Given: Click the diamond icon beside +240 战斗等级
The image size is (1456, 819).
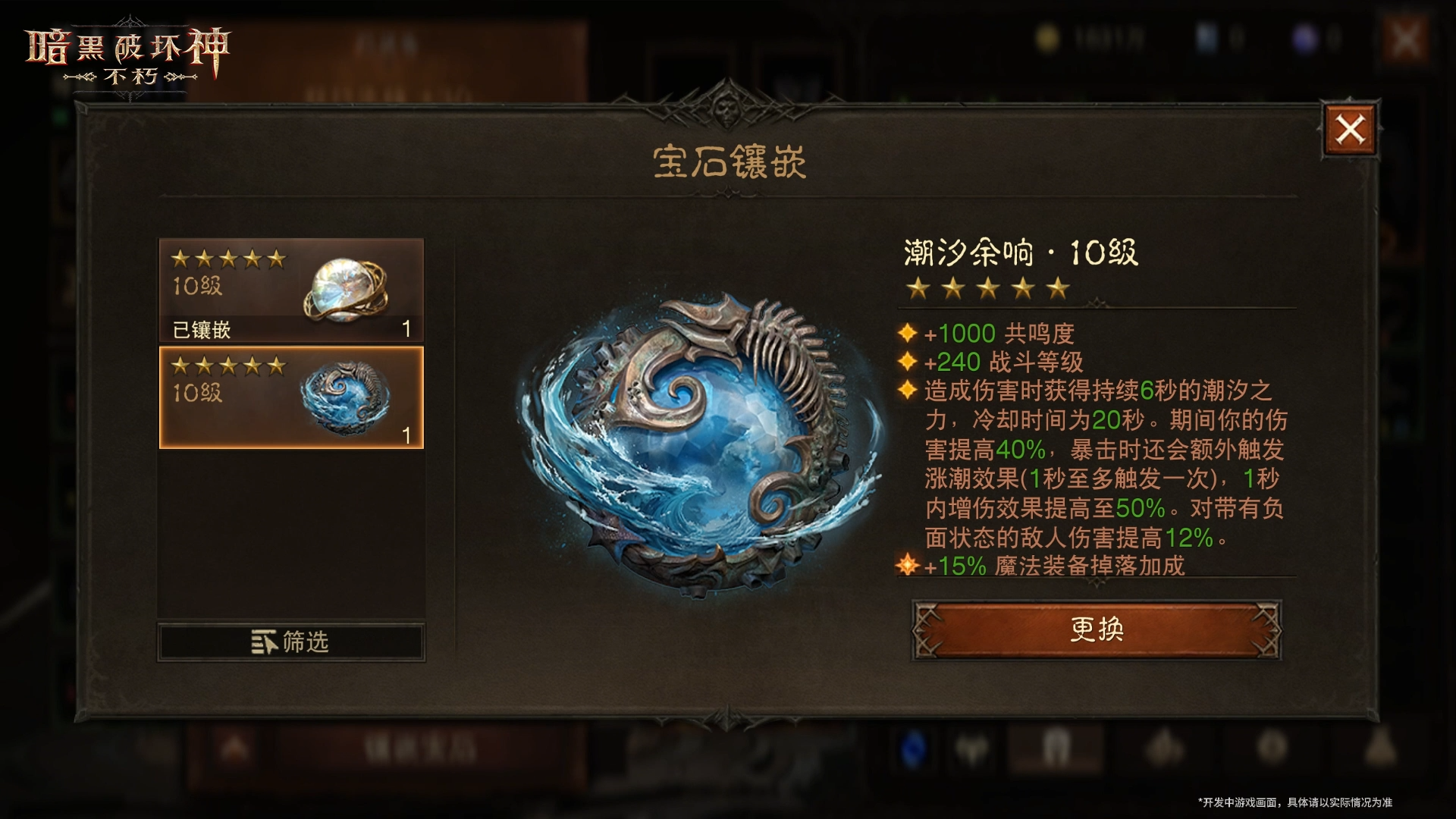Looking at the screenshot, I should pyautogui.click(x=907, y=362).
